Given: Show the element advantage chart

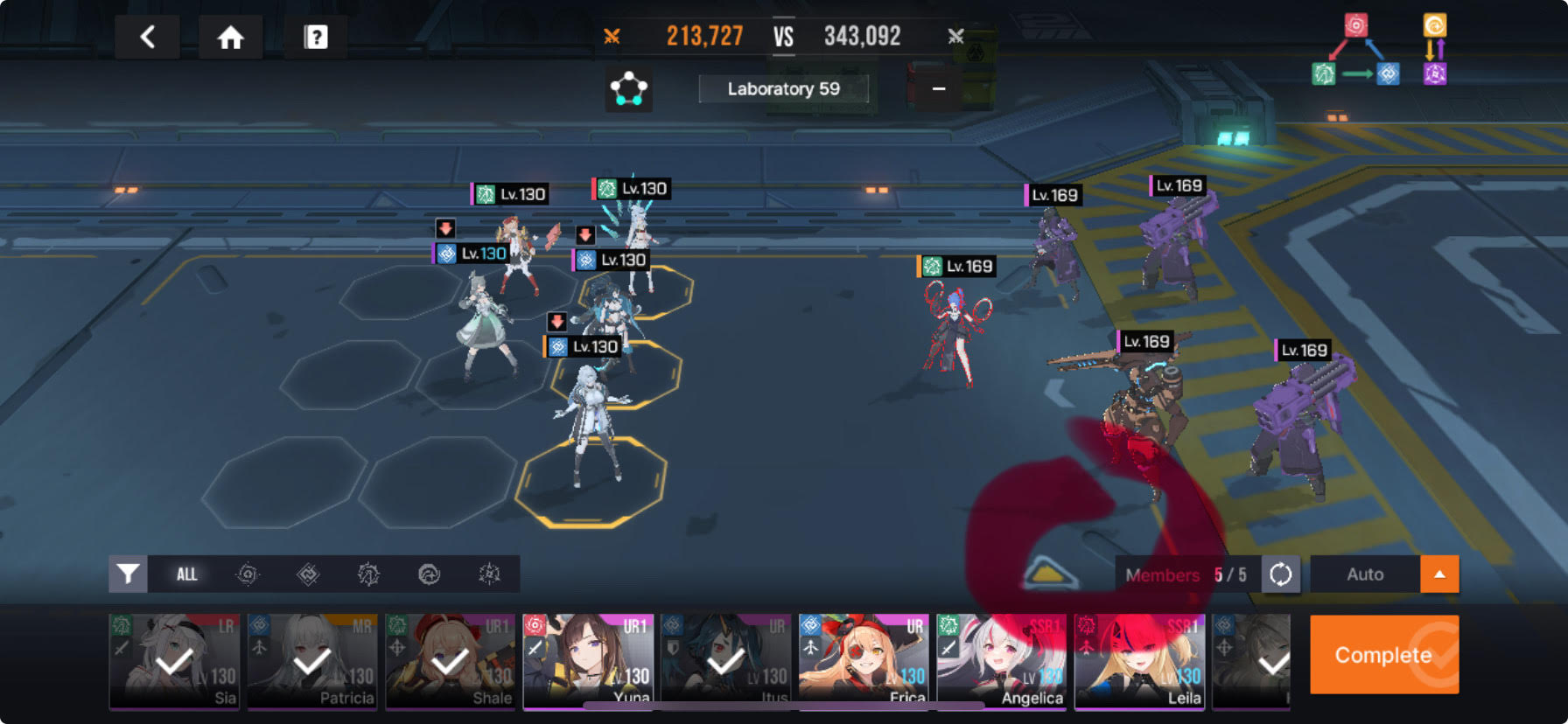Looking at the screenshot, I should (1378, 51).
